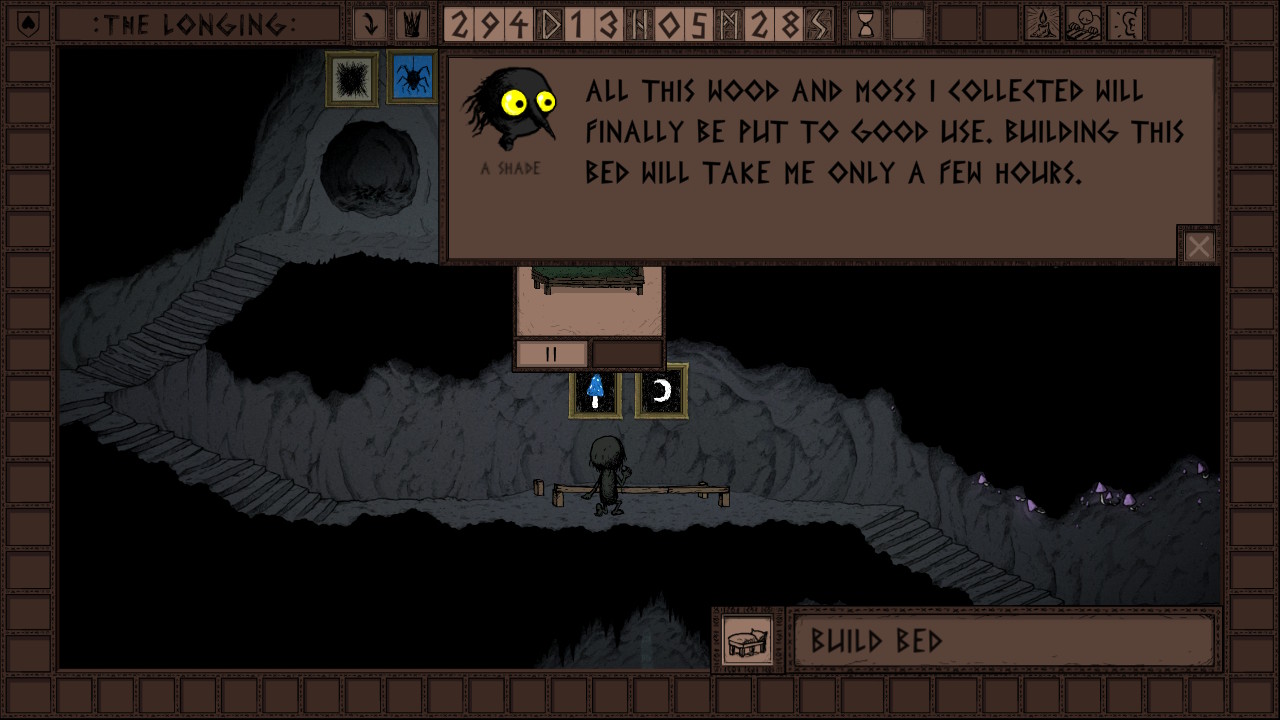This screenshot has height=720, width=1280.
Task: Click the II button under the bed preview
Action: [551, 354]
